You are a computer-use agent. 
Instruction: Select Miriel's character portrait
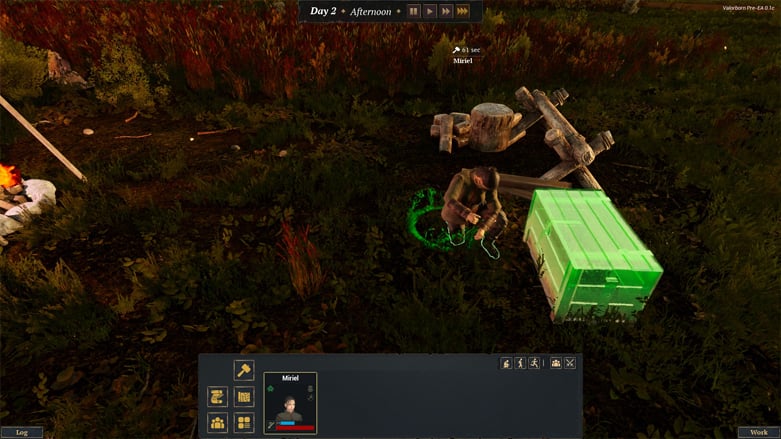pyautogui.click(x=290, y=407)
